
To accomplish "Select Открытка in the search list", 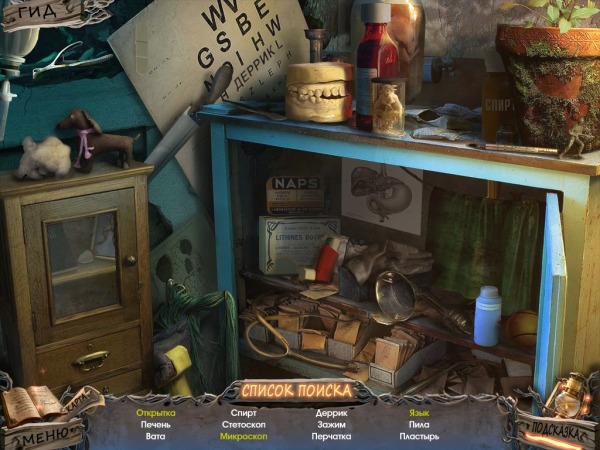I will tap(156, 412).
